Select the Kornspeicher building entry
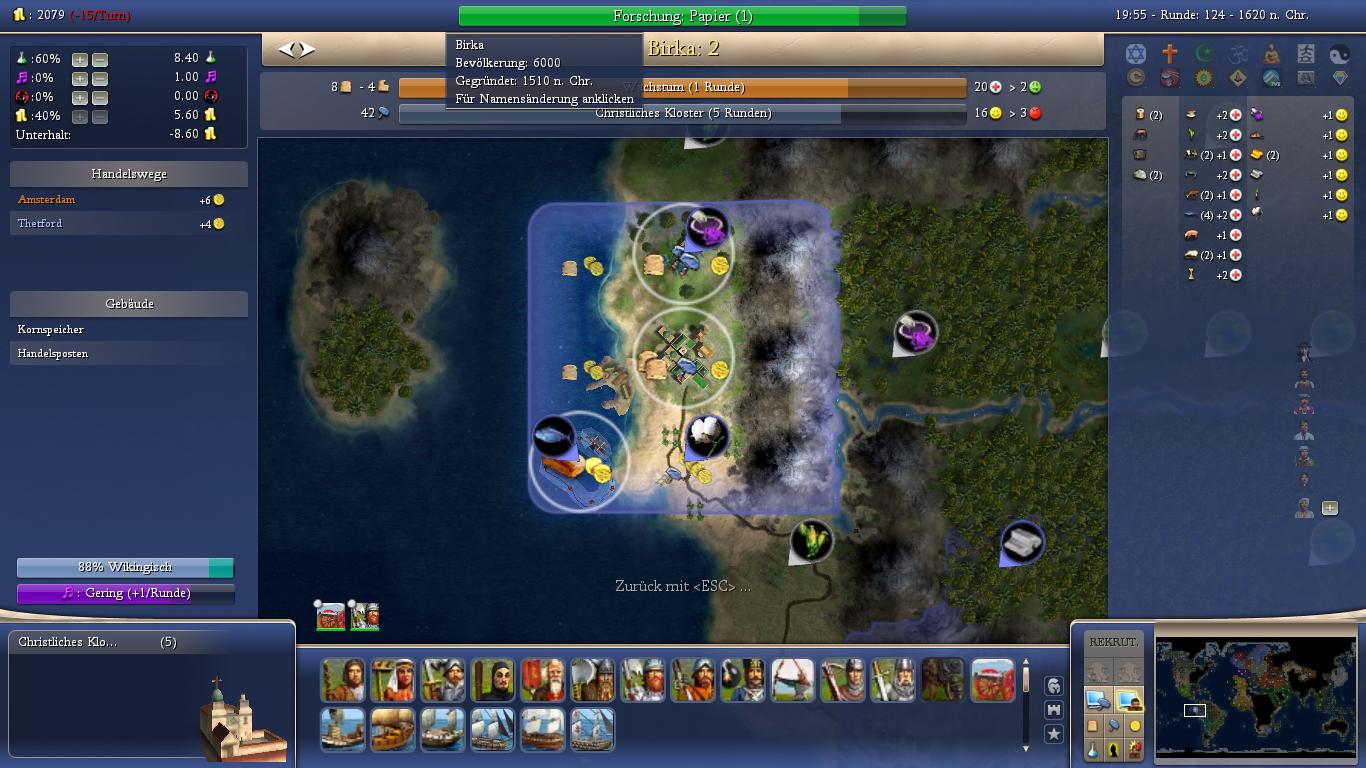 (51, 329)
